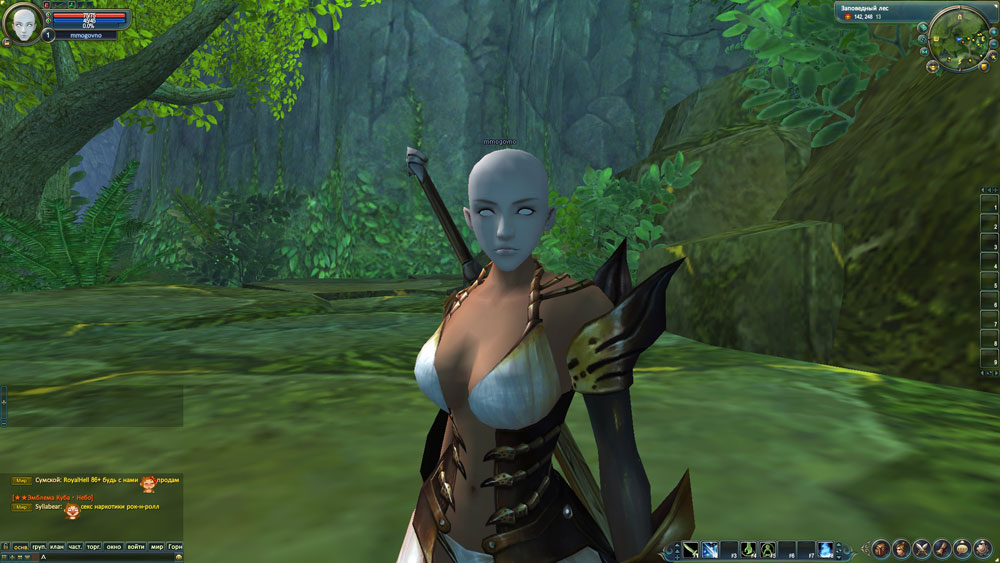Click the character portrait in the corner
Screen dimensions: 1000x563
[21, 23]
